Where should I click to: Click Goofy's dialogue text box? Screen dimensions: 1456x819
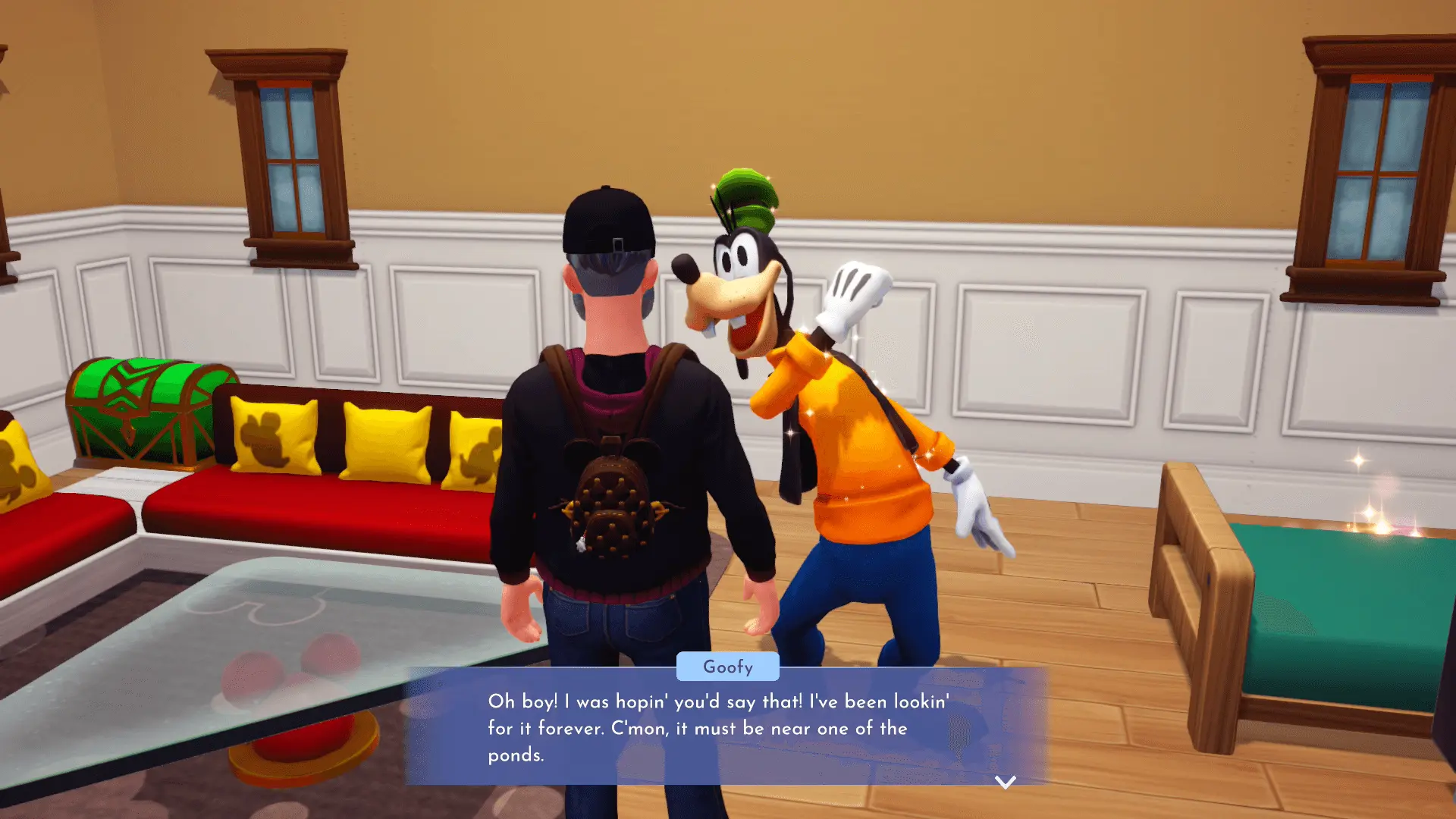pos(726,727)
